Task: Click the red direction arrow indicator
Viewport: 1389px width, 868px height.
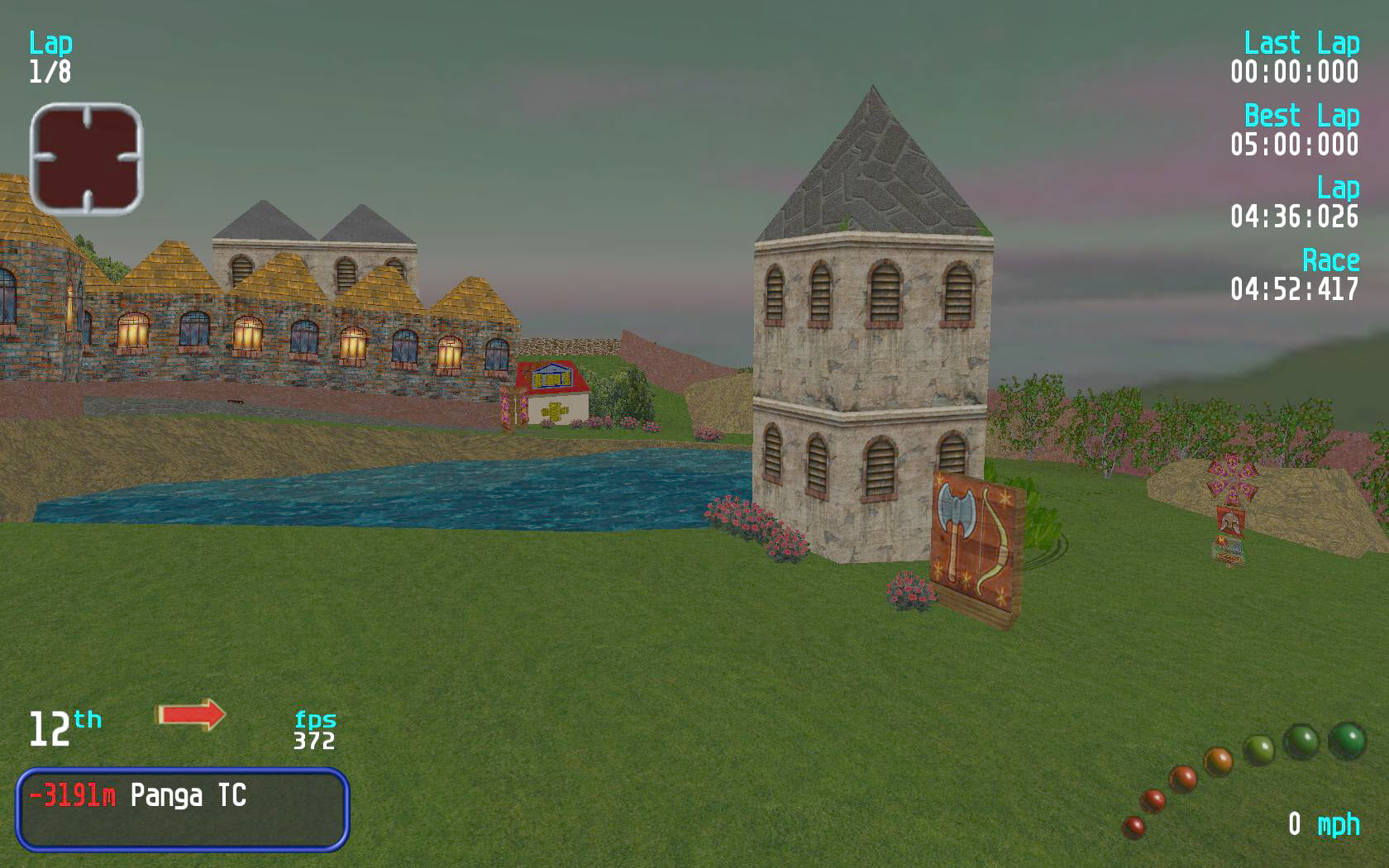Action: pyautogui.click(x=190, y=714)
